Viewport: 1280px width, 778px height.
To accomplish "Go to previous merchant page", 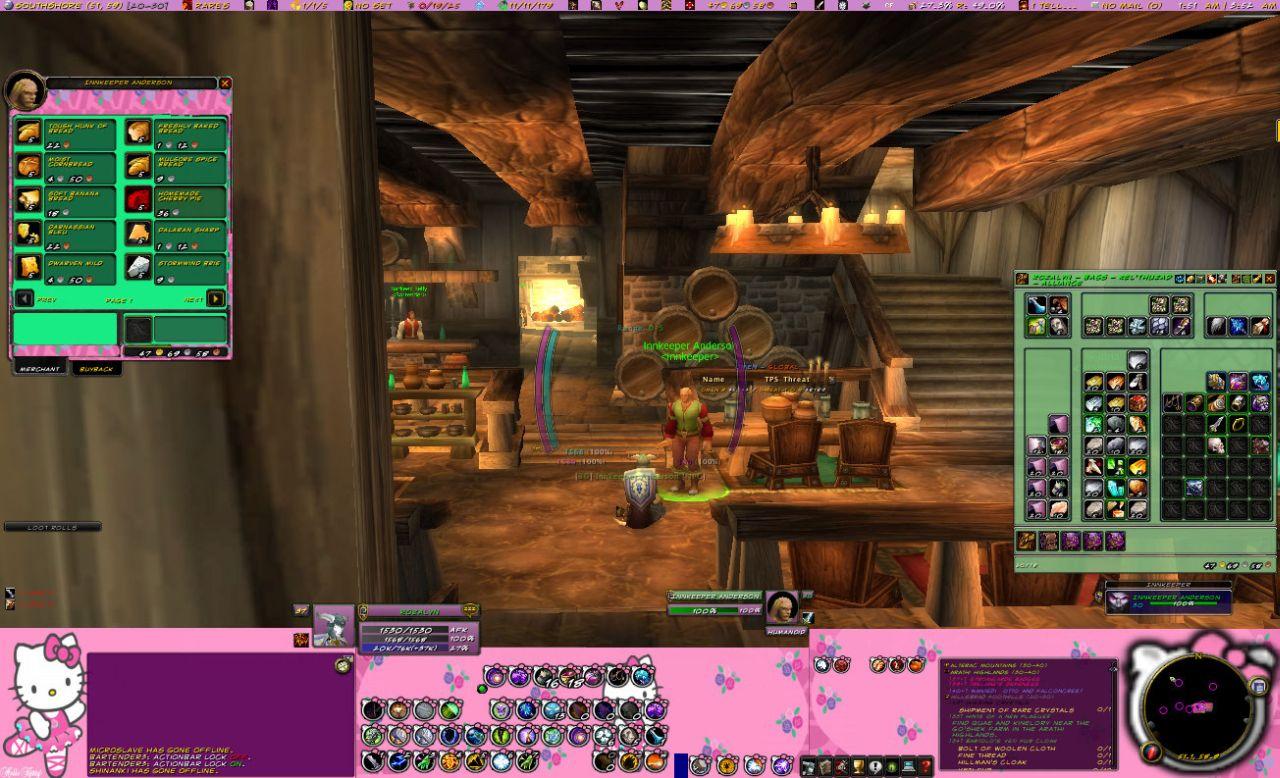I will point(24,298).
